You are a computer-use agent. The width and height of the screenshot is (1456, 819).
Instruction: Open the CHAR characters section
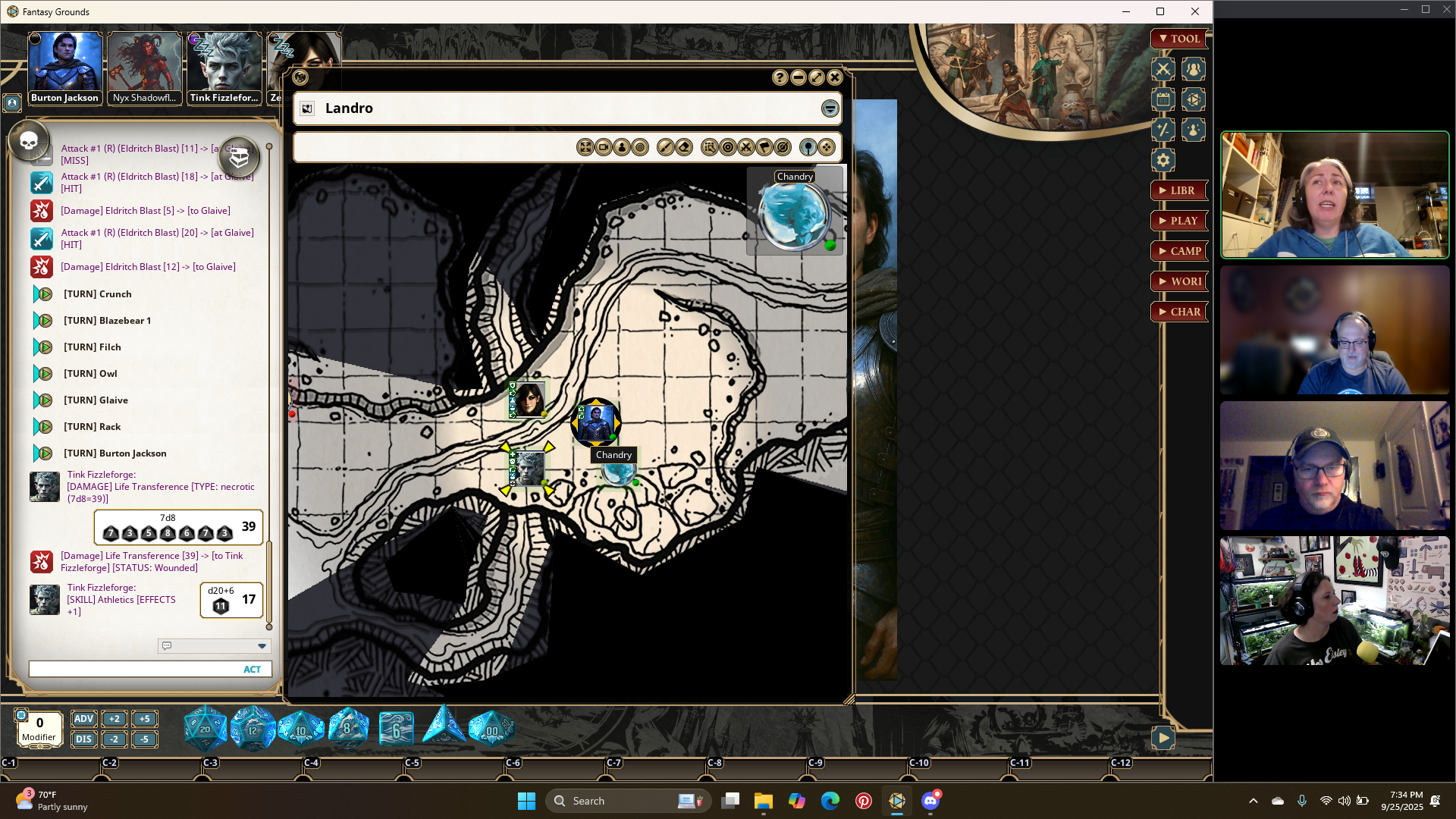[x=1179, y=312]
